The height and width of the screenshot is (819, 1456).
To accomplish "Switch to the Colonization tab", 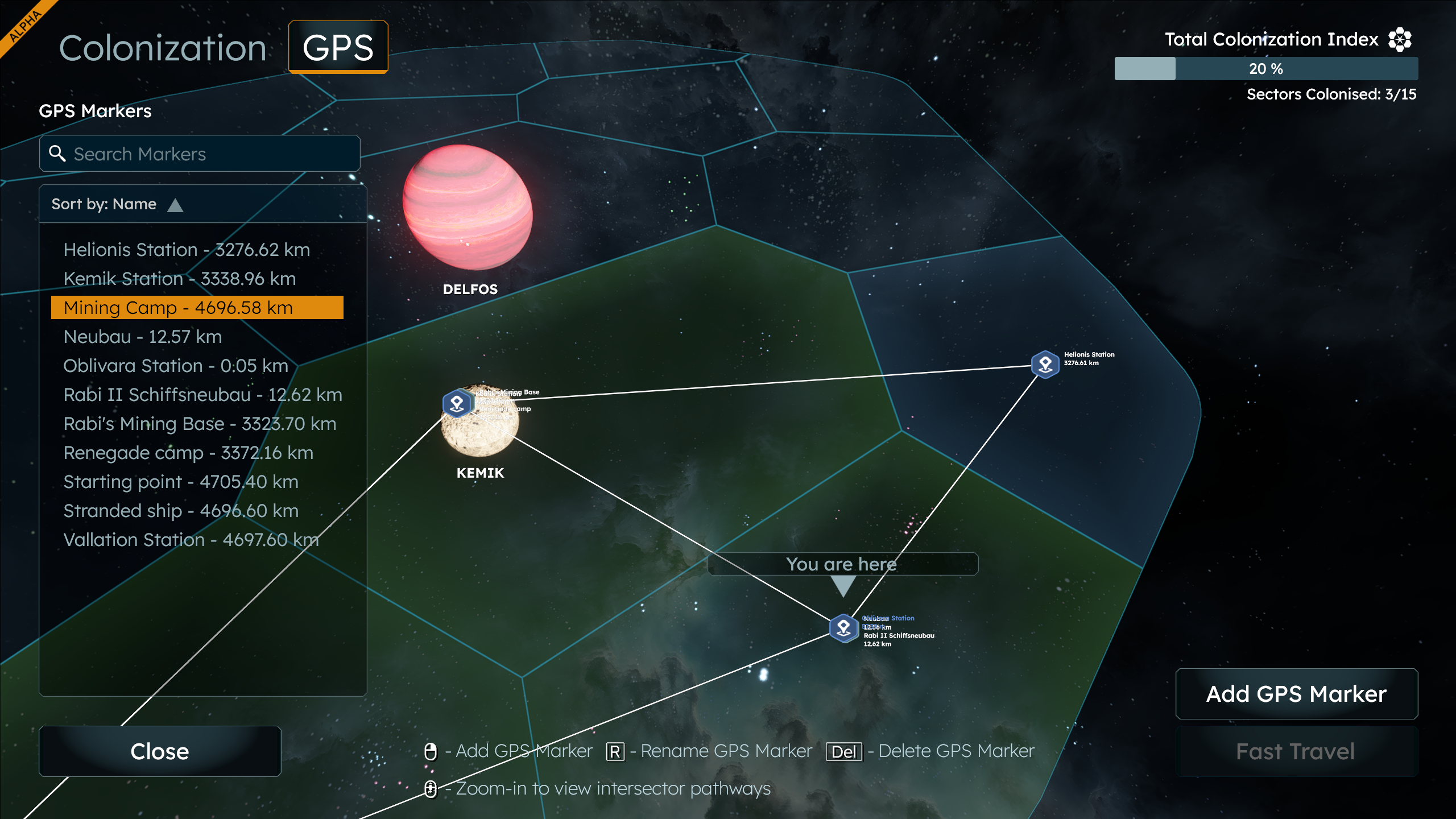I will 163,48.
